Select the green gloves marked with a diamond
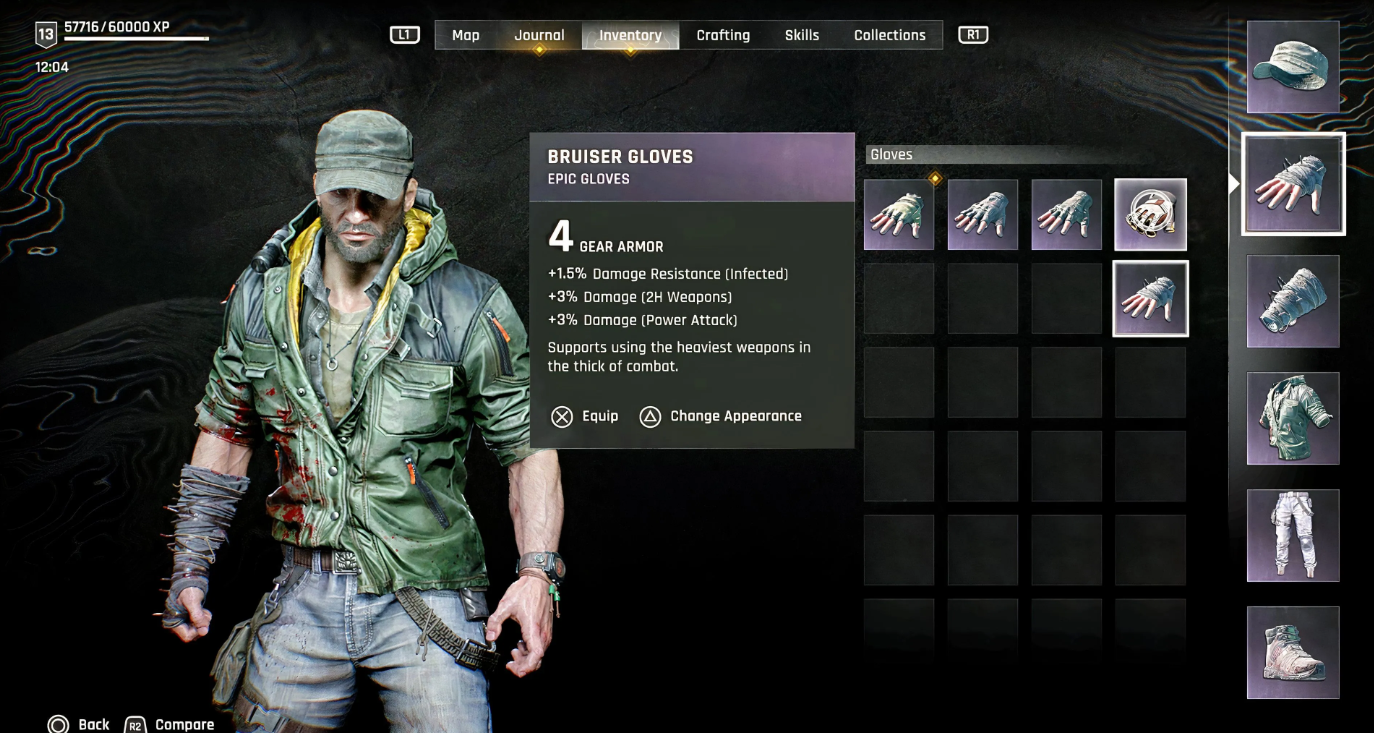 899,215
